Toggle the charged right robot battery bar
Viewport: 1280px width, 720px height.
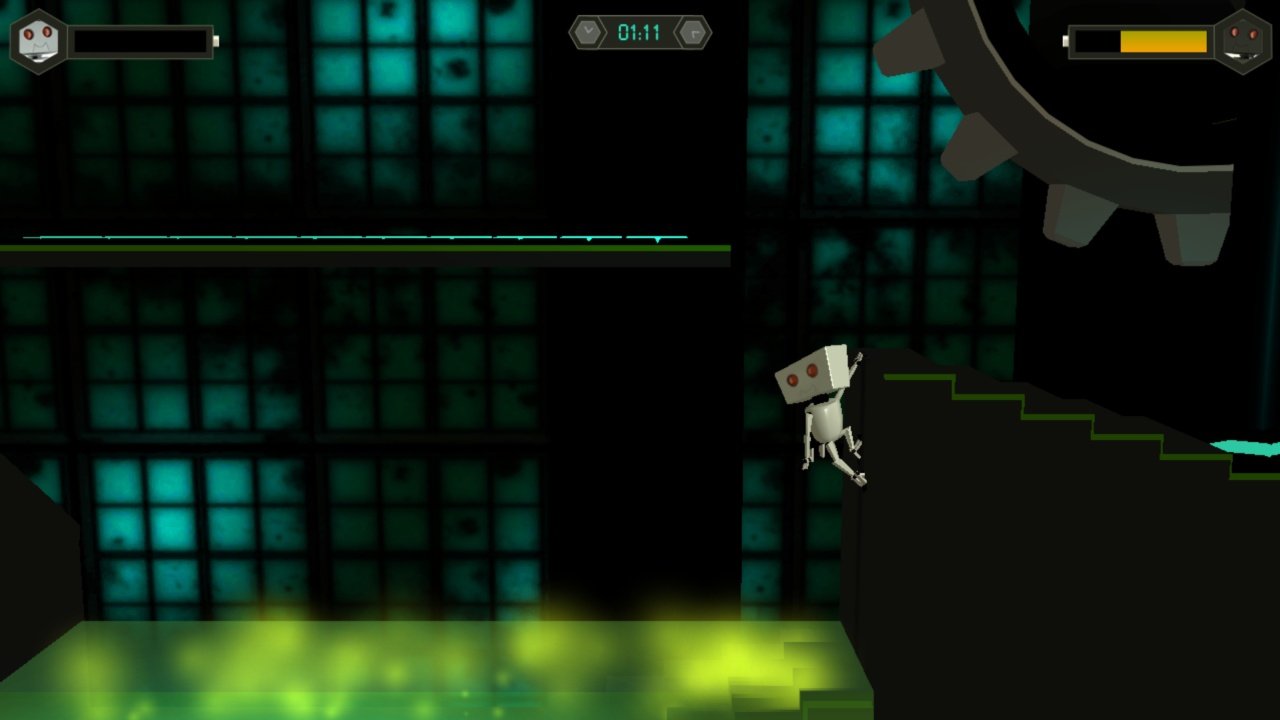[1140, 42]
